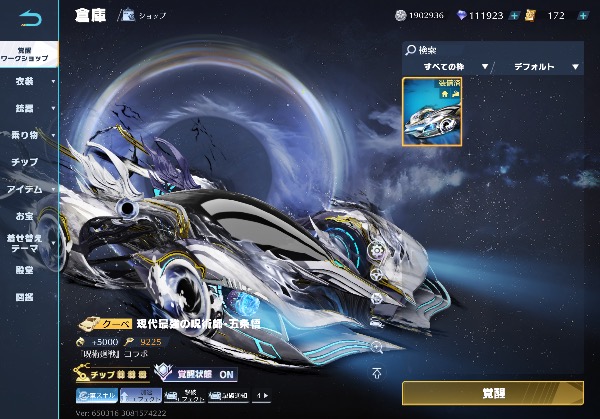Select the equipped vehicle thumbnail
The height and width of the screenshot is (419, 600).
pyautogui.click(x=432, y=113)
